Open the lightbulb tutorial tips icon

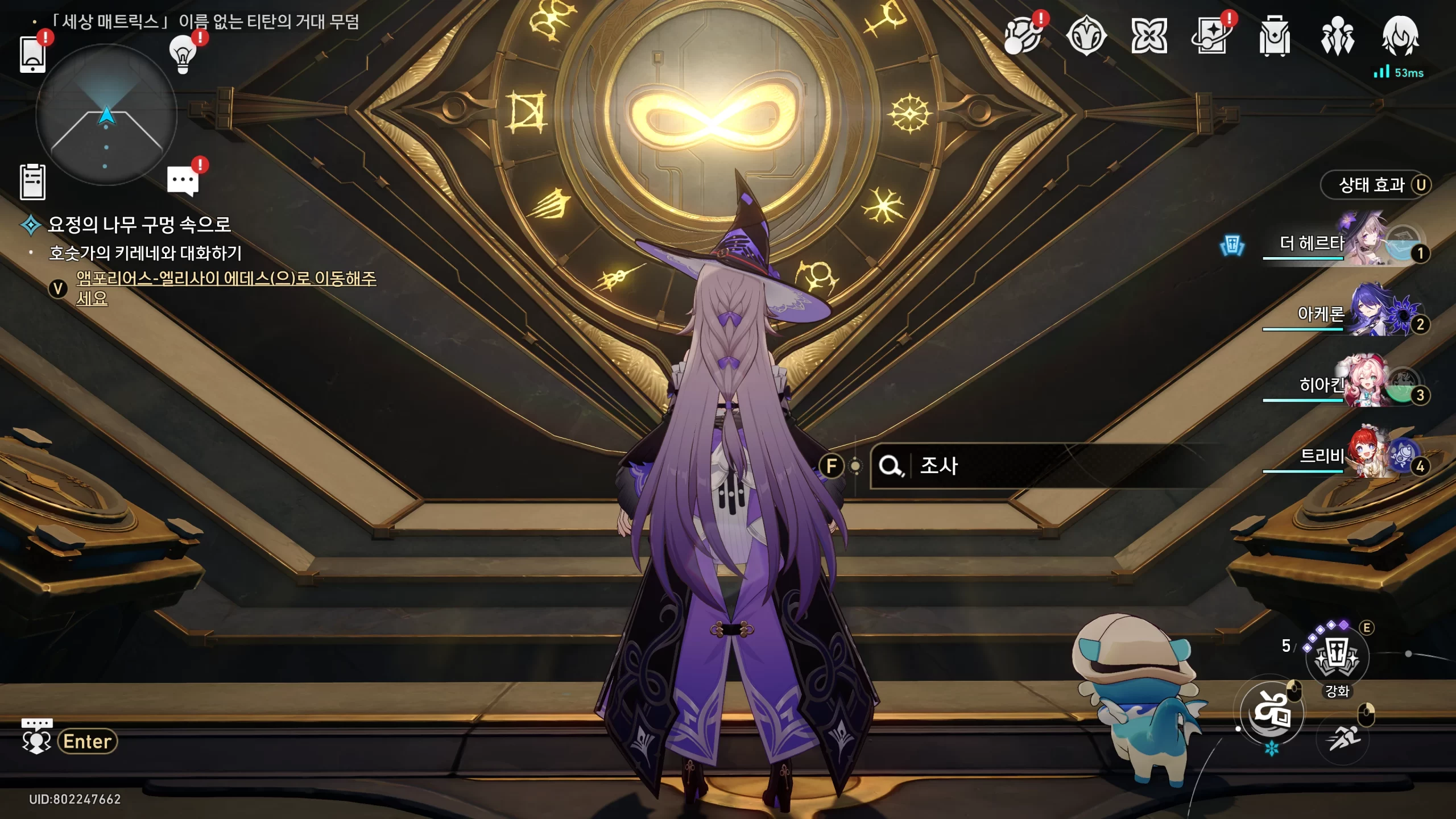tap(183, 54)
